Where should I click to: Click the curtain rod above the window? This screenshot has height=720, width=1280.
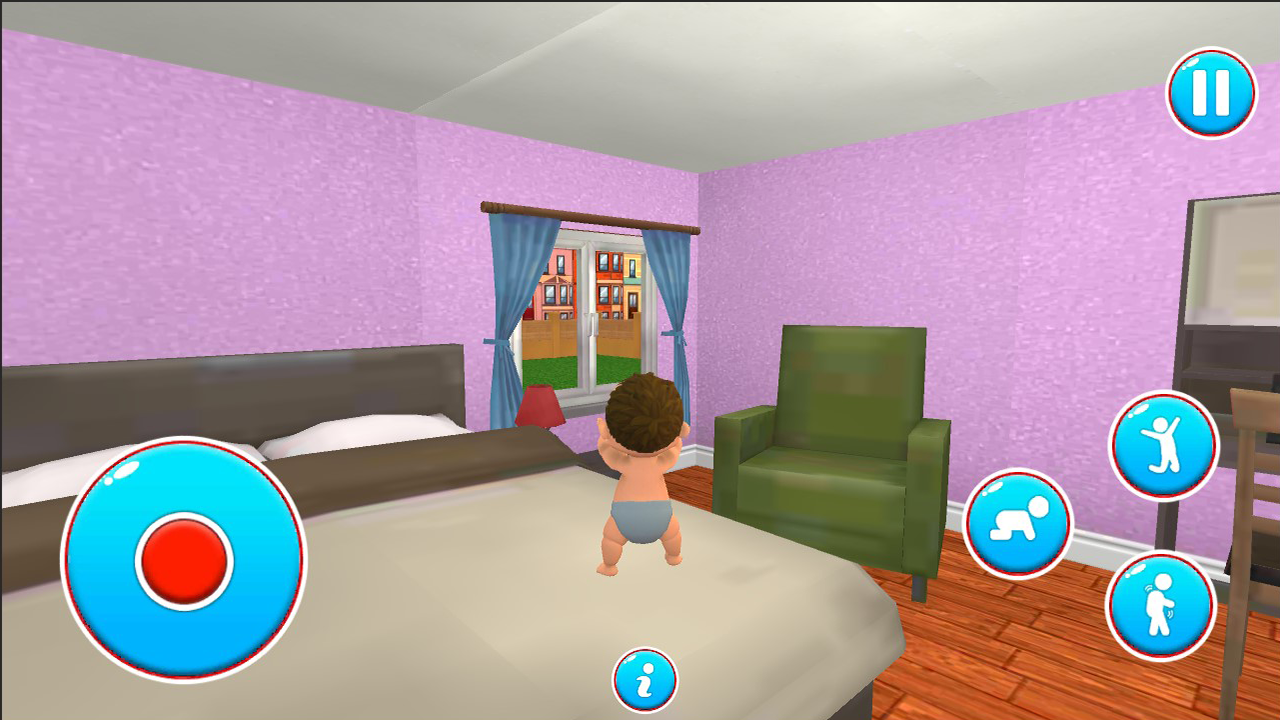click(x=590, y=219)
